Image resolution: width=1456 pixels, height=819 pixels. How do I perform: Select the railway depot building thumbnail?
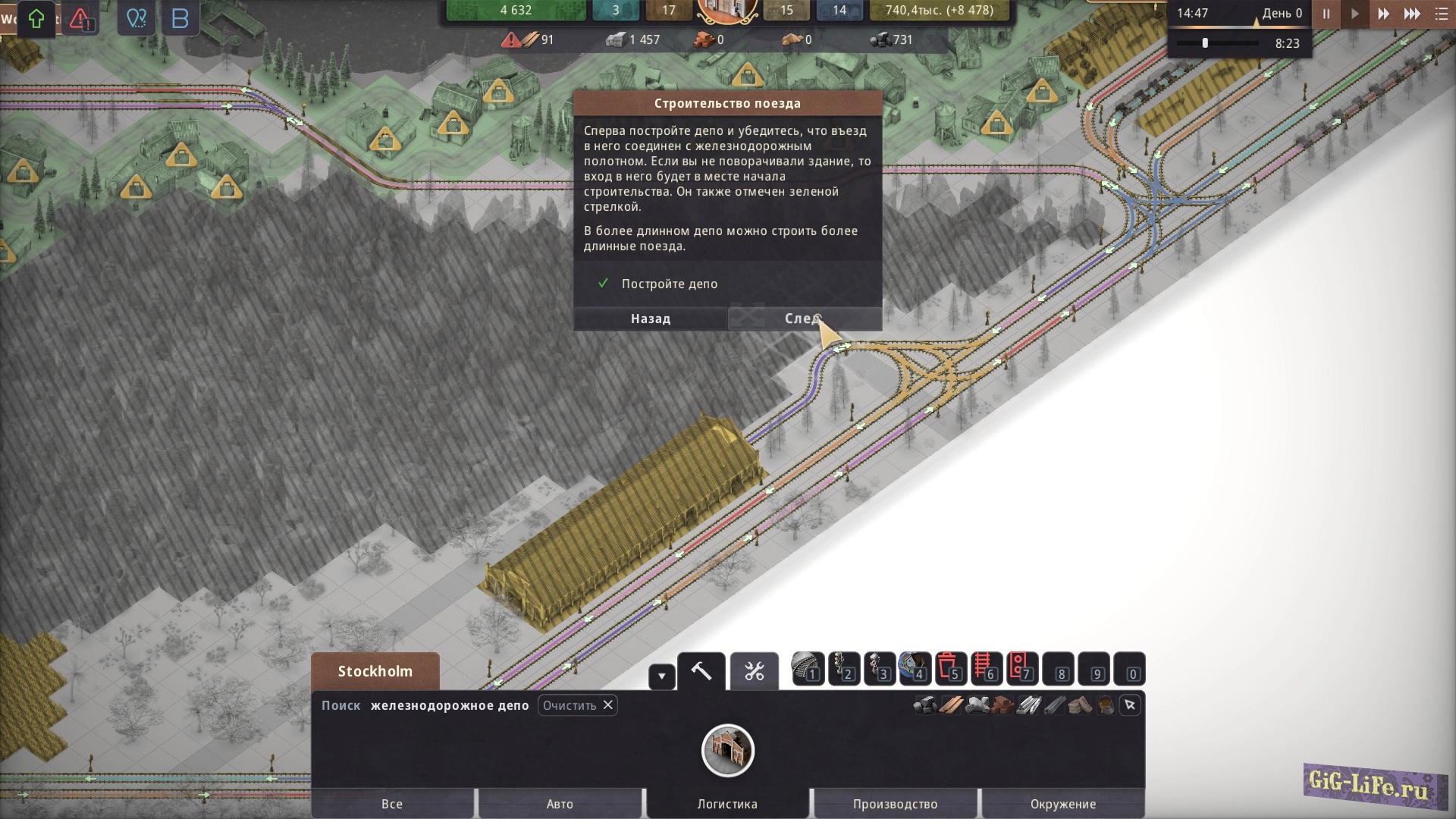[x=727, y=751]
